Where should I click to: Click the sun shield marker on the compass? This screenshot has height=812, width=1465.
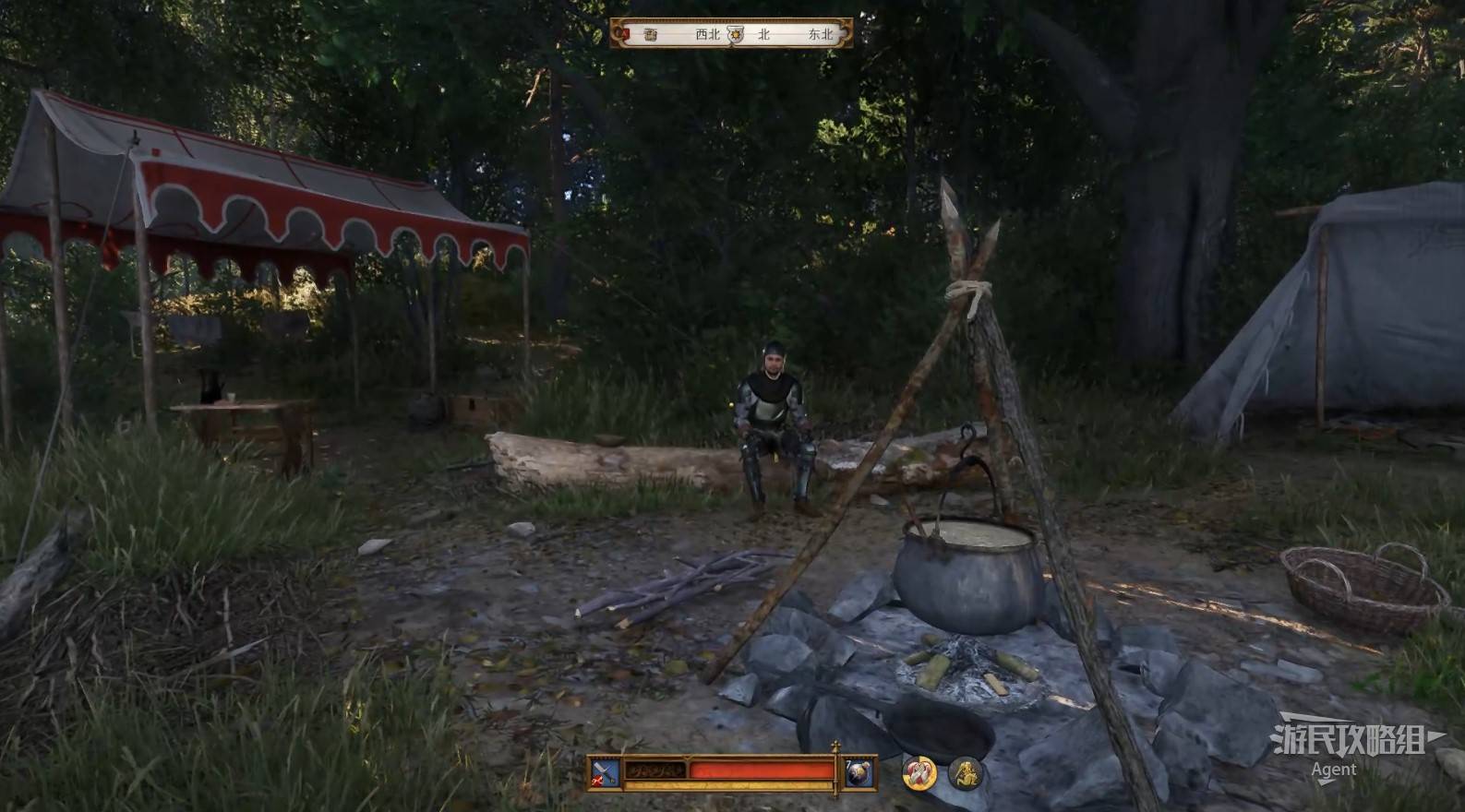tap(735, 35)
